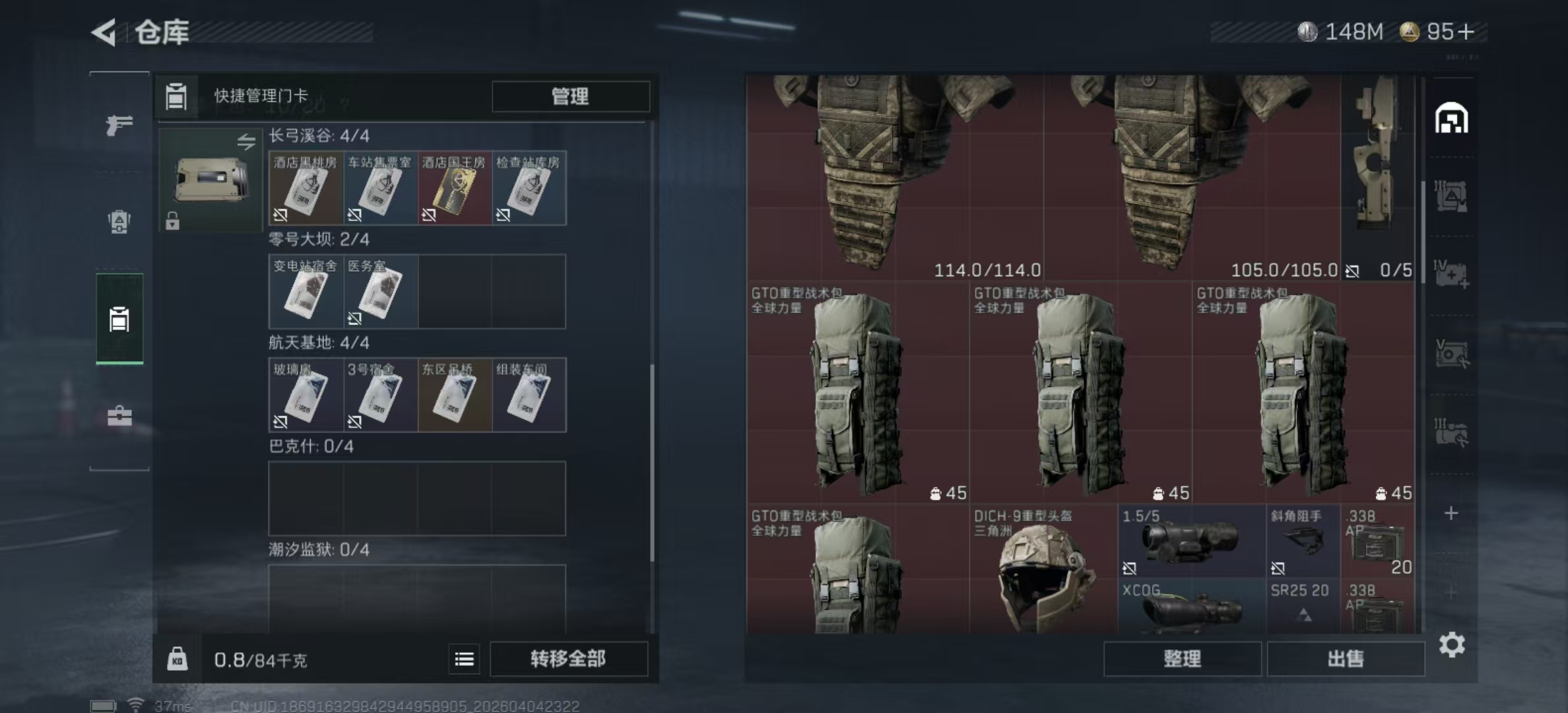Open the weapons pistol tab
The image size is (1568, 713).
119,124
